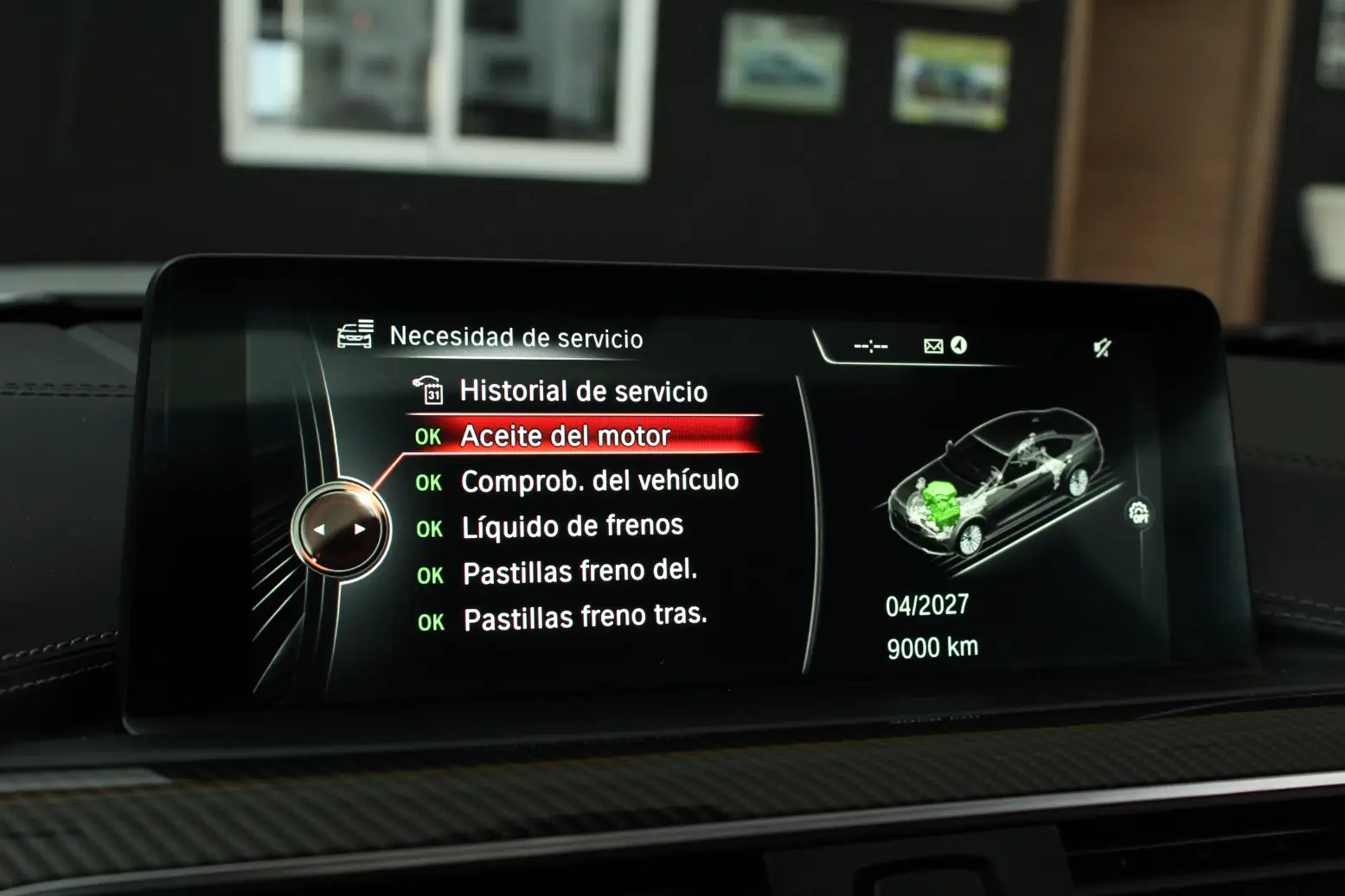The image size is (1345, 896).
Task: Click the Necesidad de servicio car icon
Action: [355, 334]
